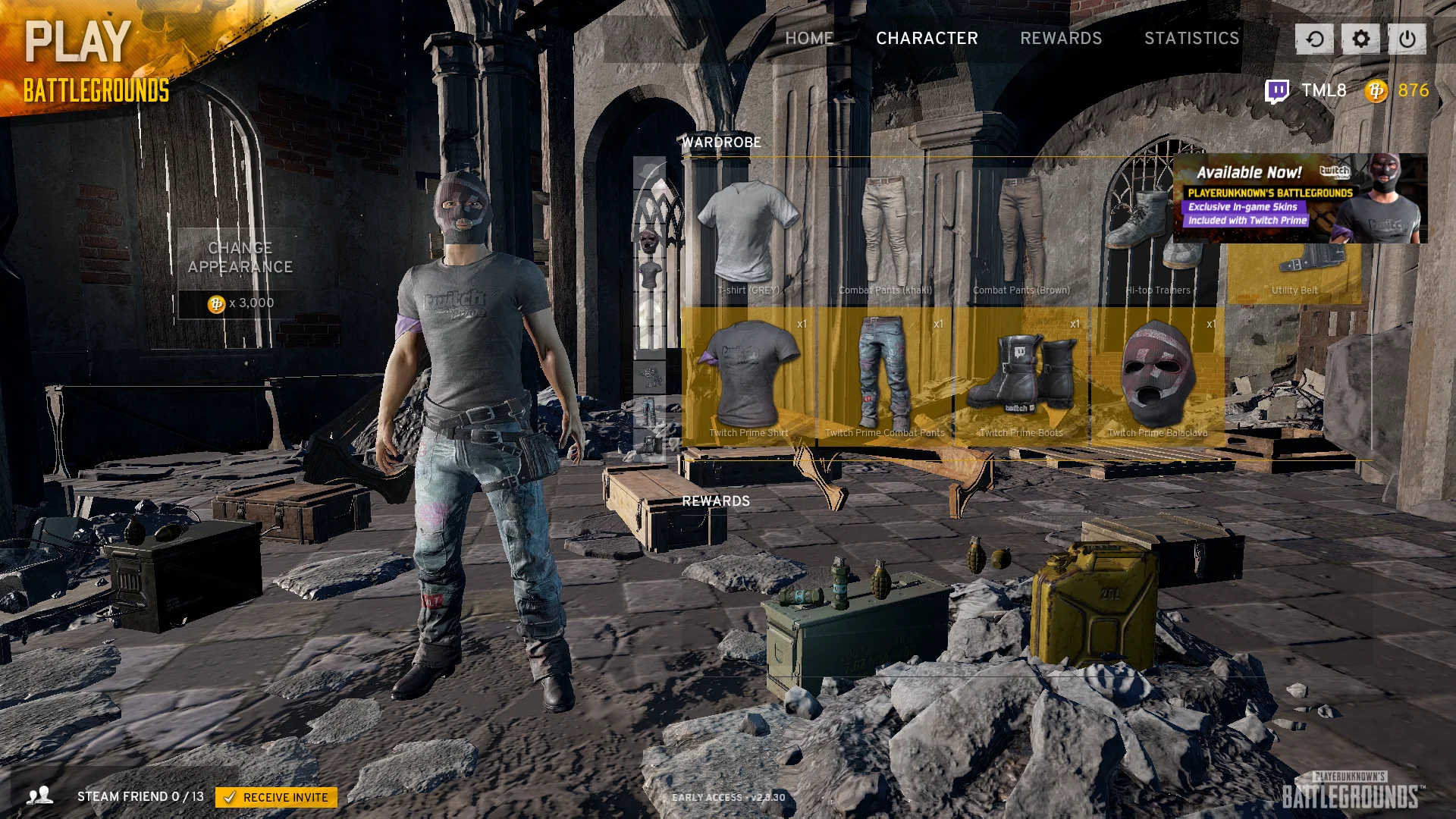The height and width of the screenshot is (819, 1456).
Task: Open the Twitch Prime skins promo banner
Action: click(1300, 199)
